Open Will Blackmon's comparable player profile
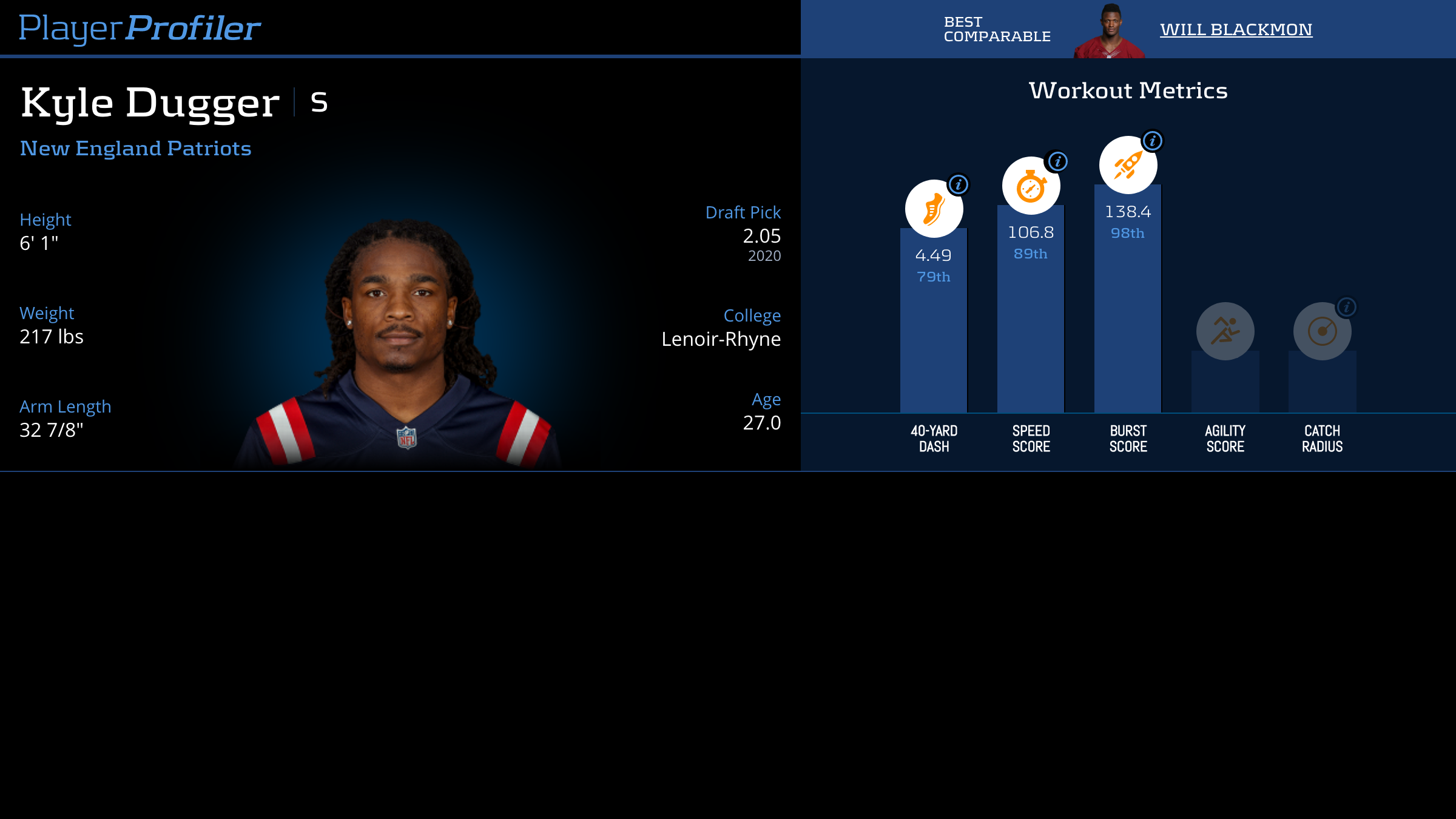 (x=1236, y=30)
